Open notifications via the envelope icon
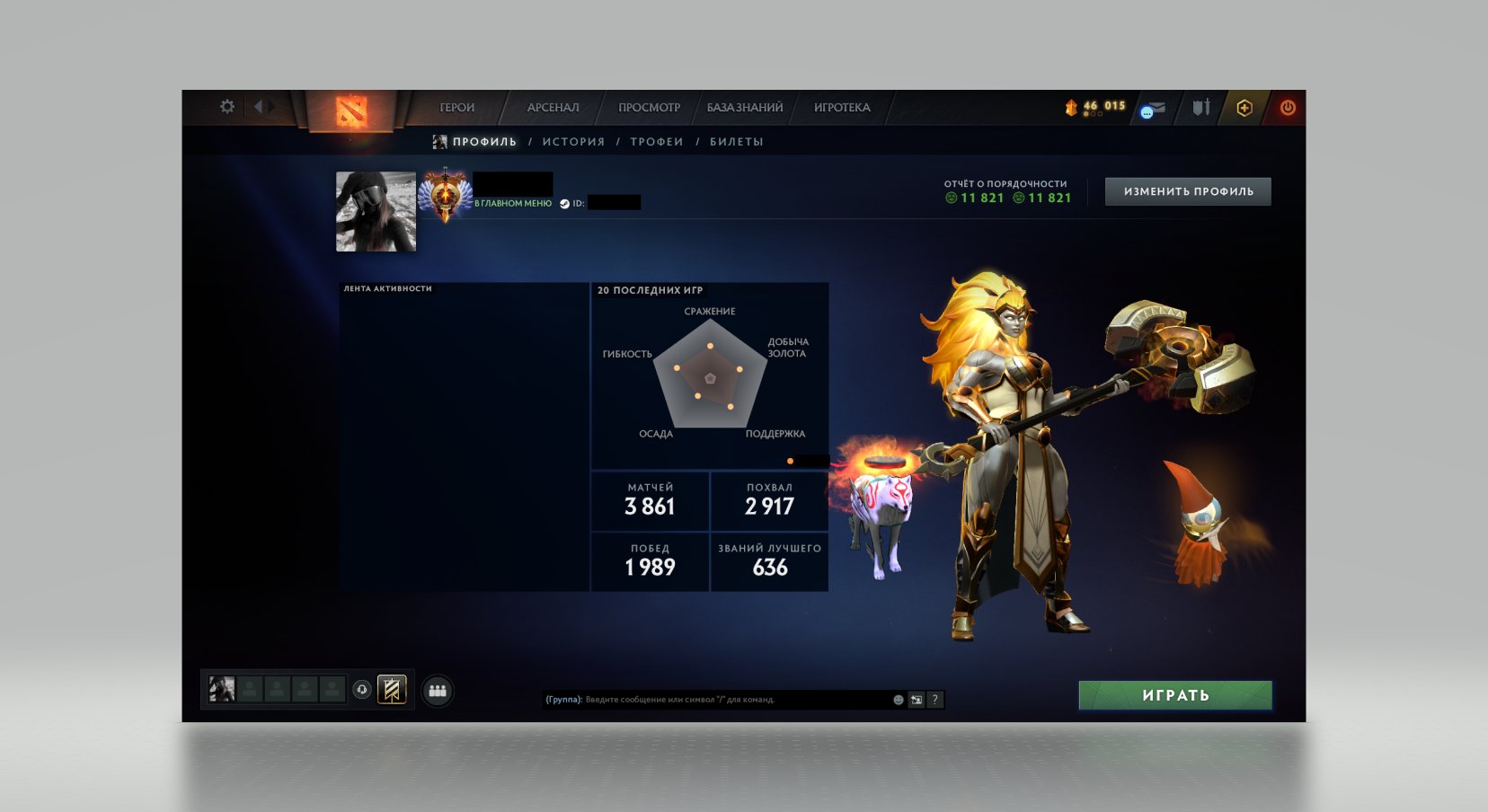This screenshot has width=1488, height=812. pyautogui.click(x=1156, y=107)
